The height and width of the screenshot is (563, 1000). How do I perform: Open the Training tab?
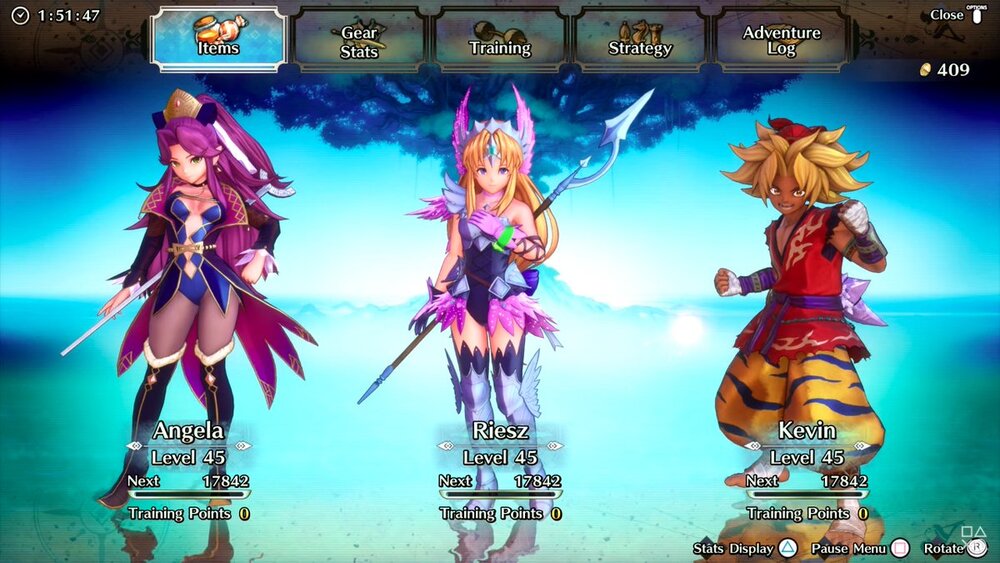499,40
